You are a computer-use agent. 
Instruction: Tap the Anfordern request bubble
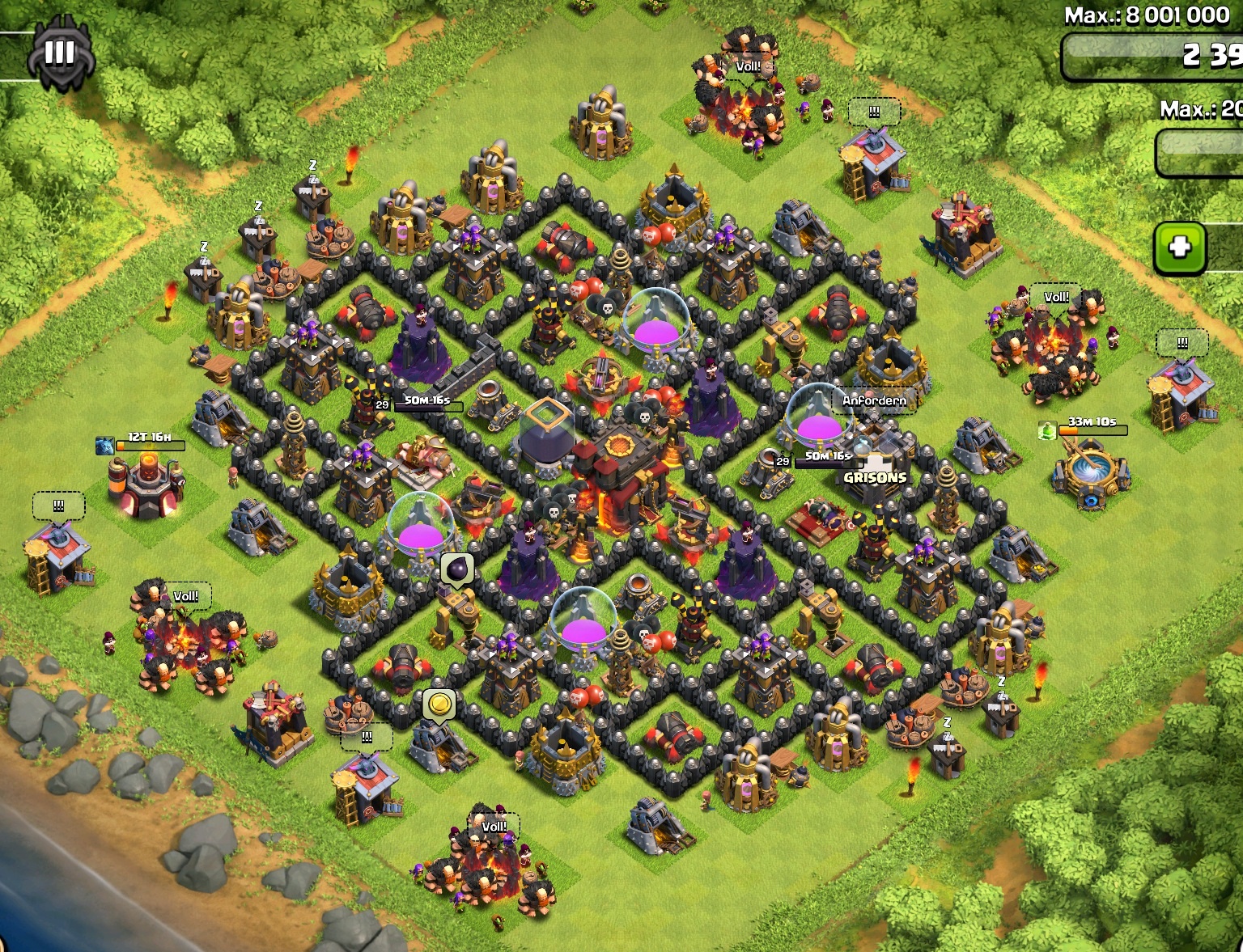click(x=874, y=400)
